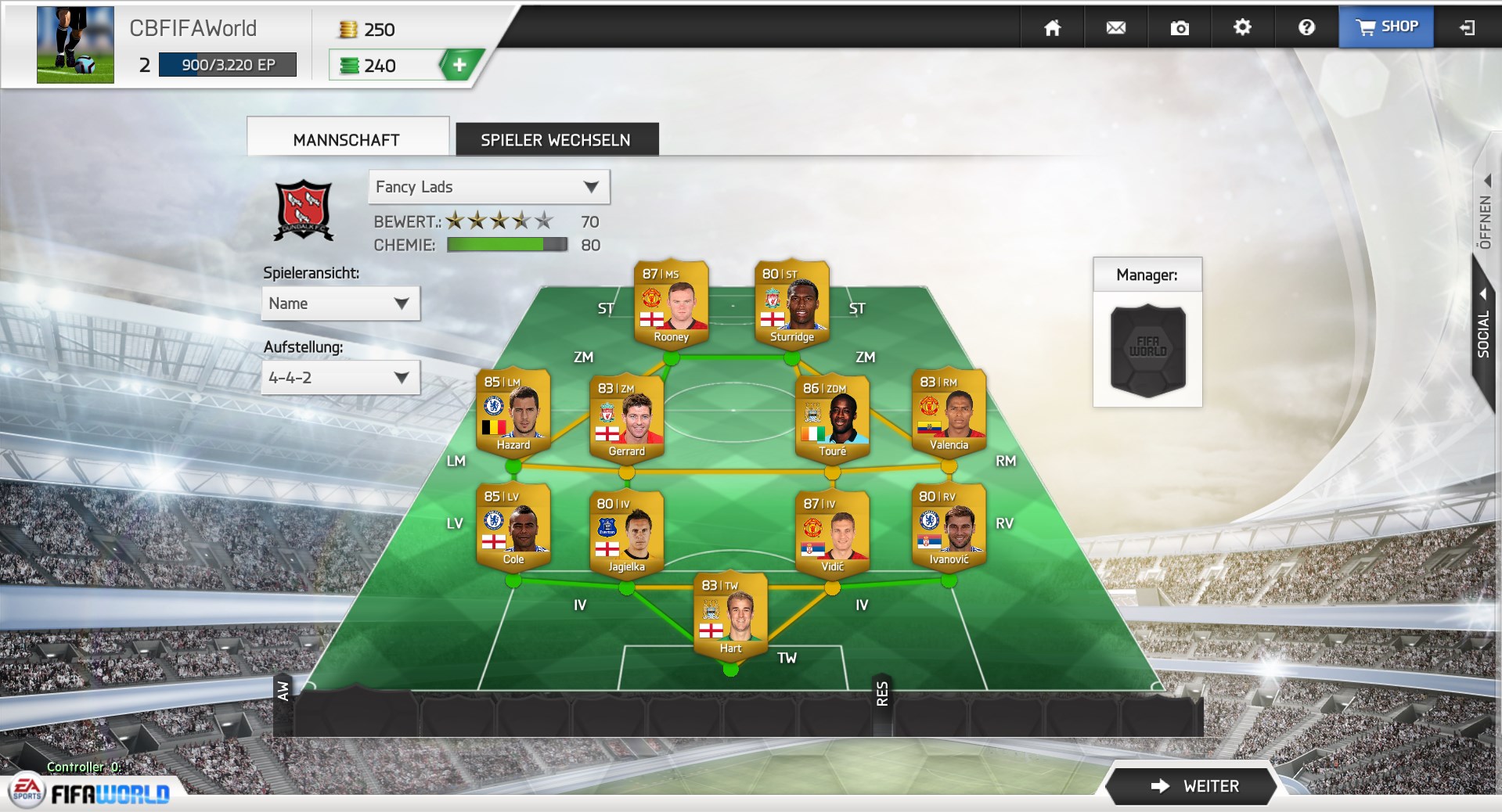
Task: Click the empty Manager card slot
Action: click(x=1147, y=349)
